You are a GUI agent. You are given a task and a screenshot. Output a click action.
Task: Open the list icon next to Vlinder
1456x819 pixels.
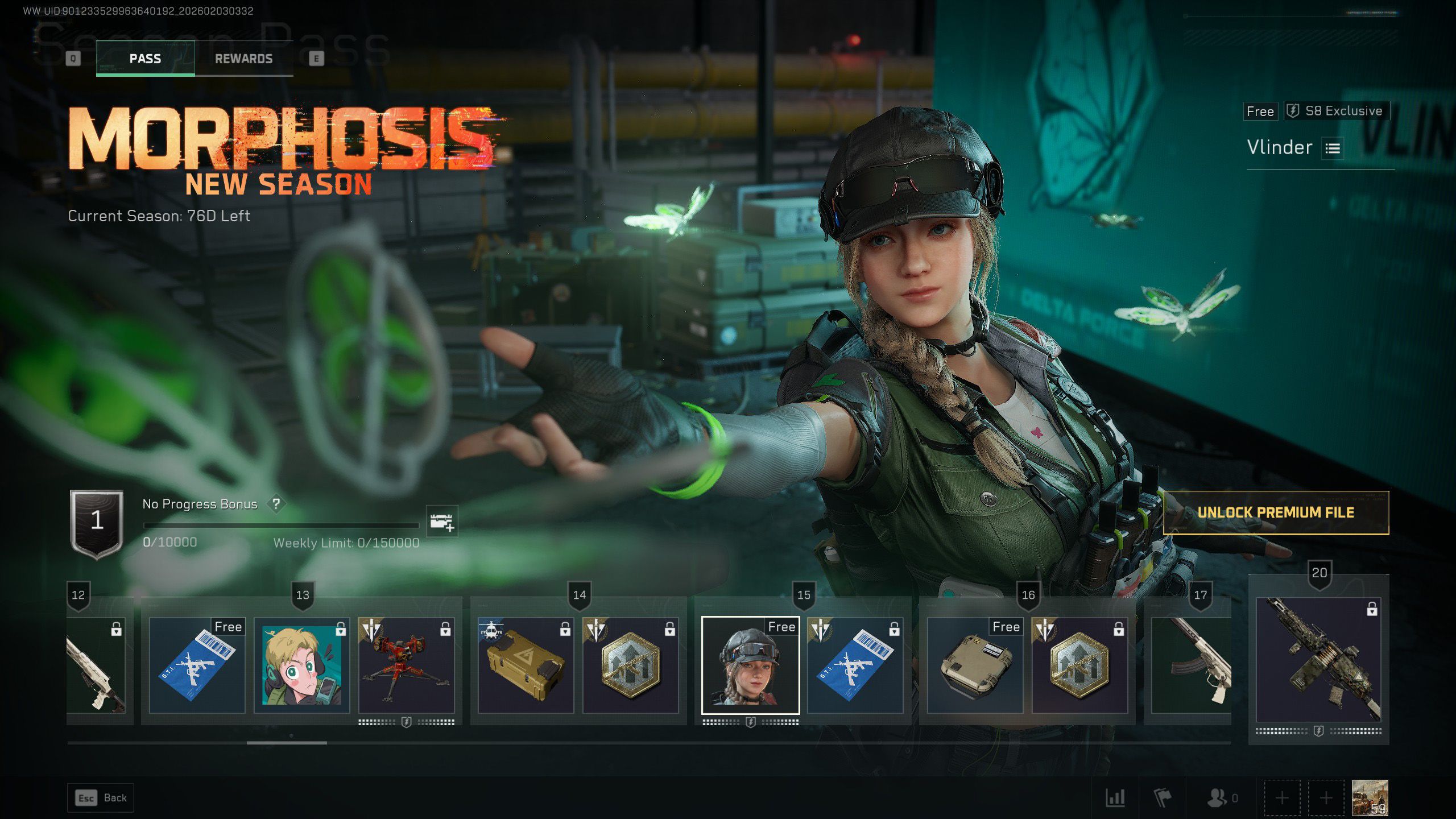(x=1333, y=148)
